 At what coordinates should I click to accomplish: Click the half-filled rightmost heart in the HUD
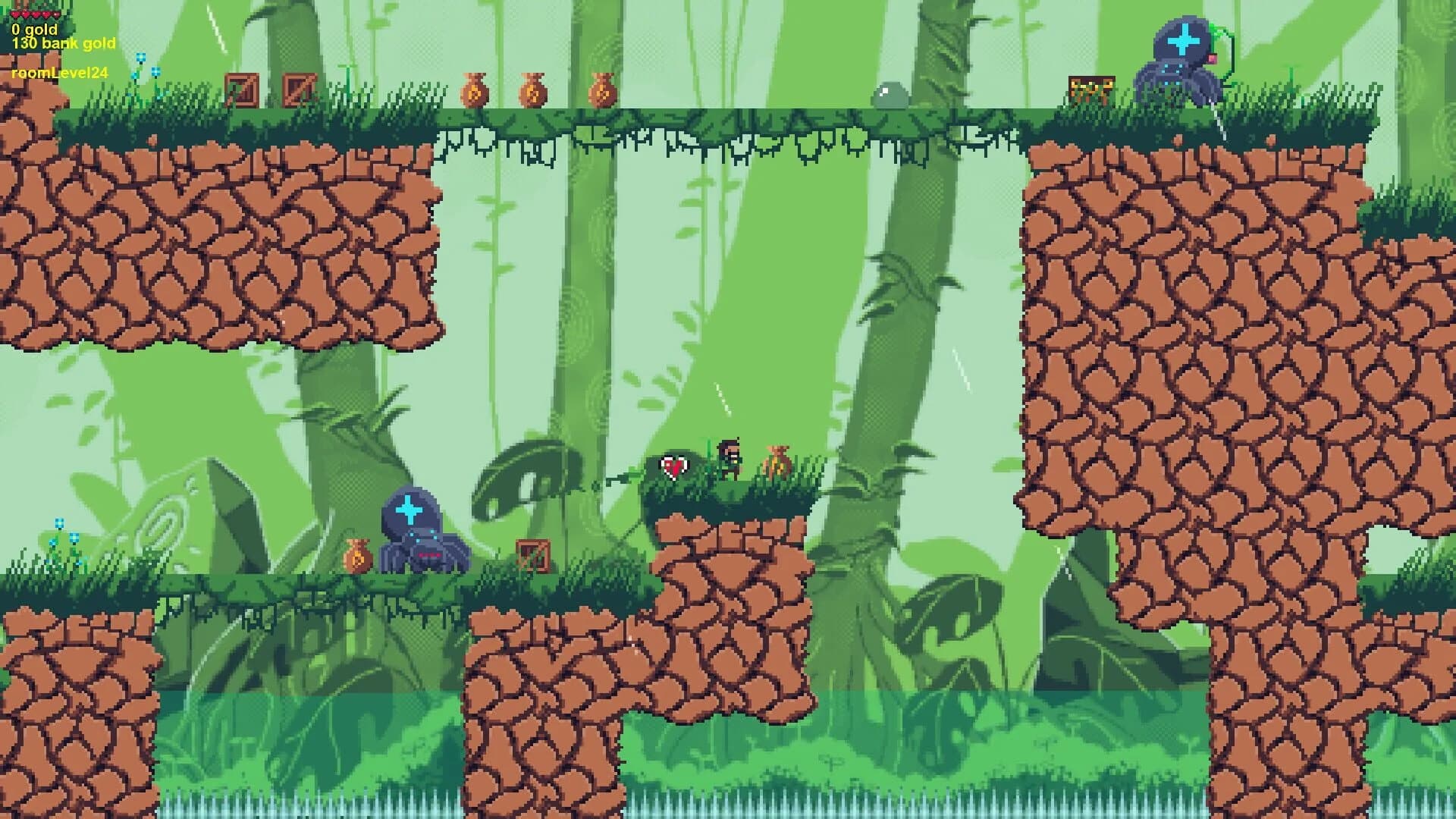[x=56, y=14]
